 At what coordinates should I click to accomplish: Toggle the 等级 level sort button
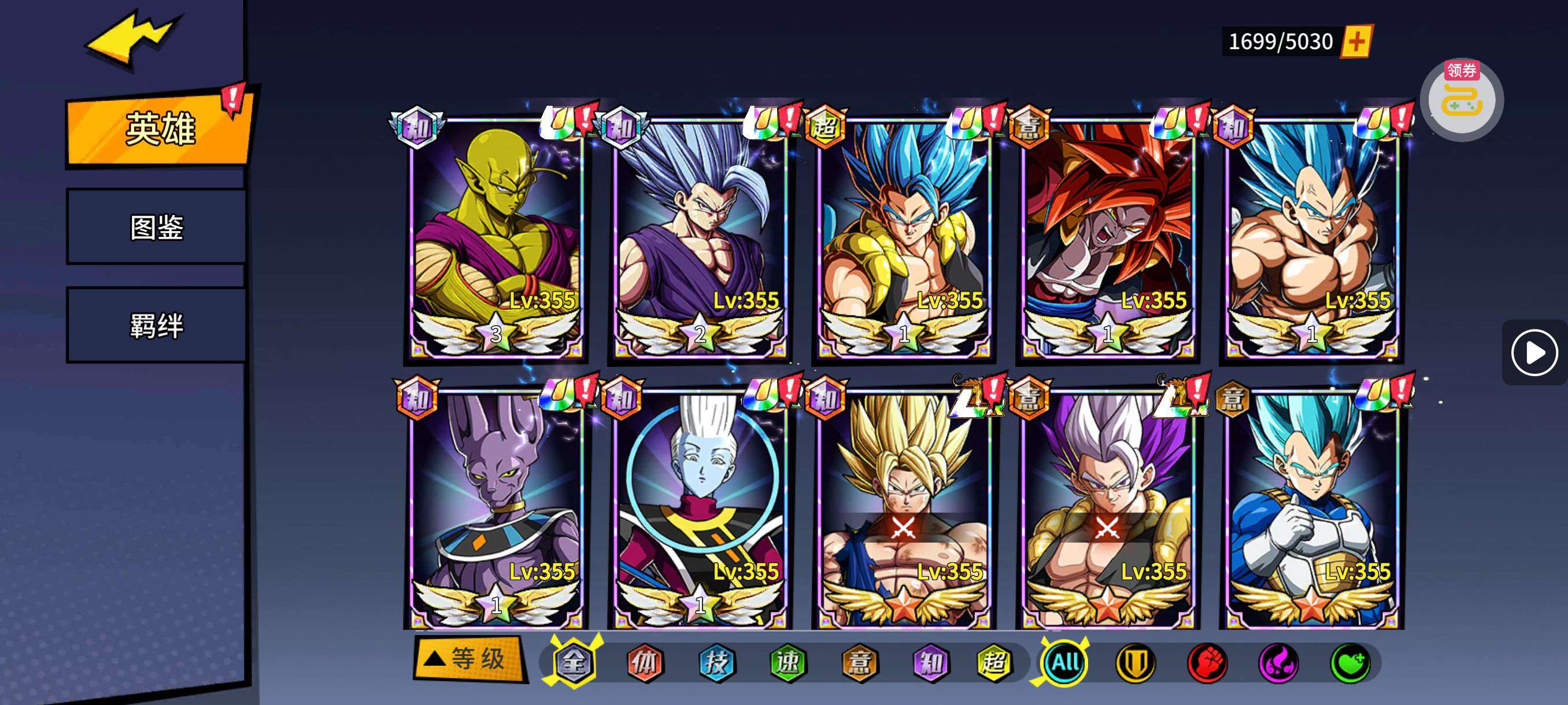coord(469,659)
